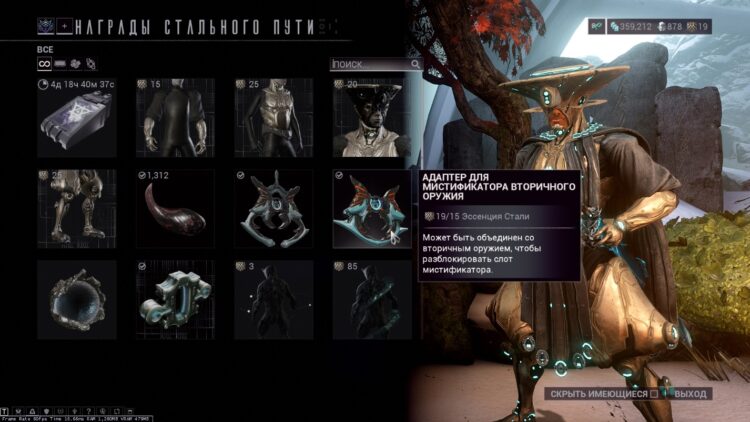The image size is (750, 422).
Task: Choose the timed relic pack reward tile
Action: pos(76,118)
